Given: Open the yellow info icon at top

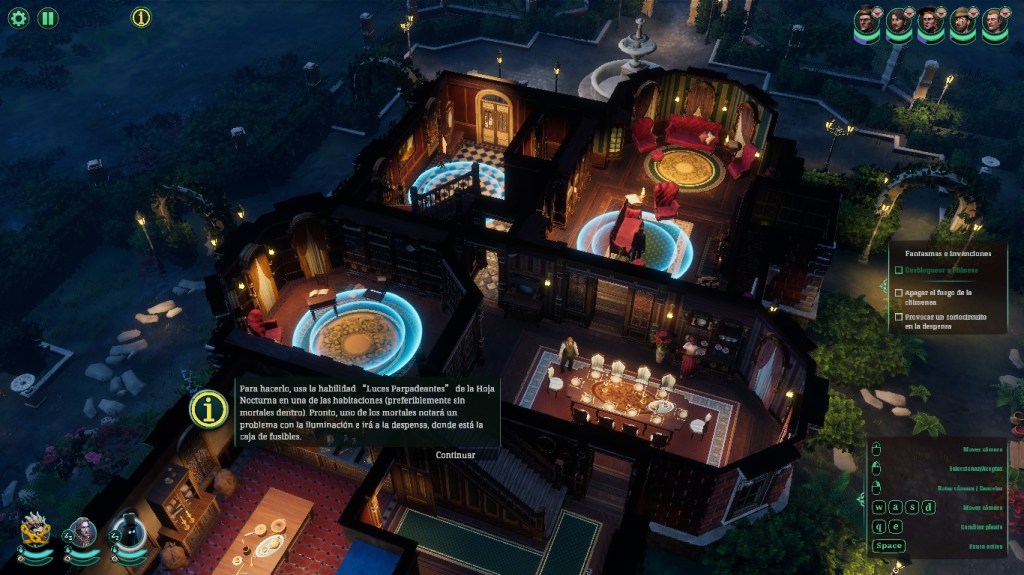Looking at the screenshot, I should [141, 17].
